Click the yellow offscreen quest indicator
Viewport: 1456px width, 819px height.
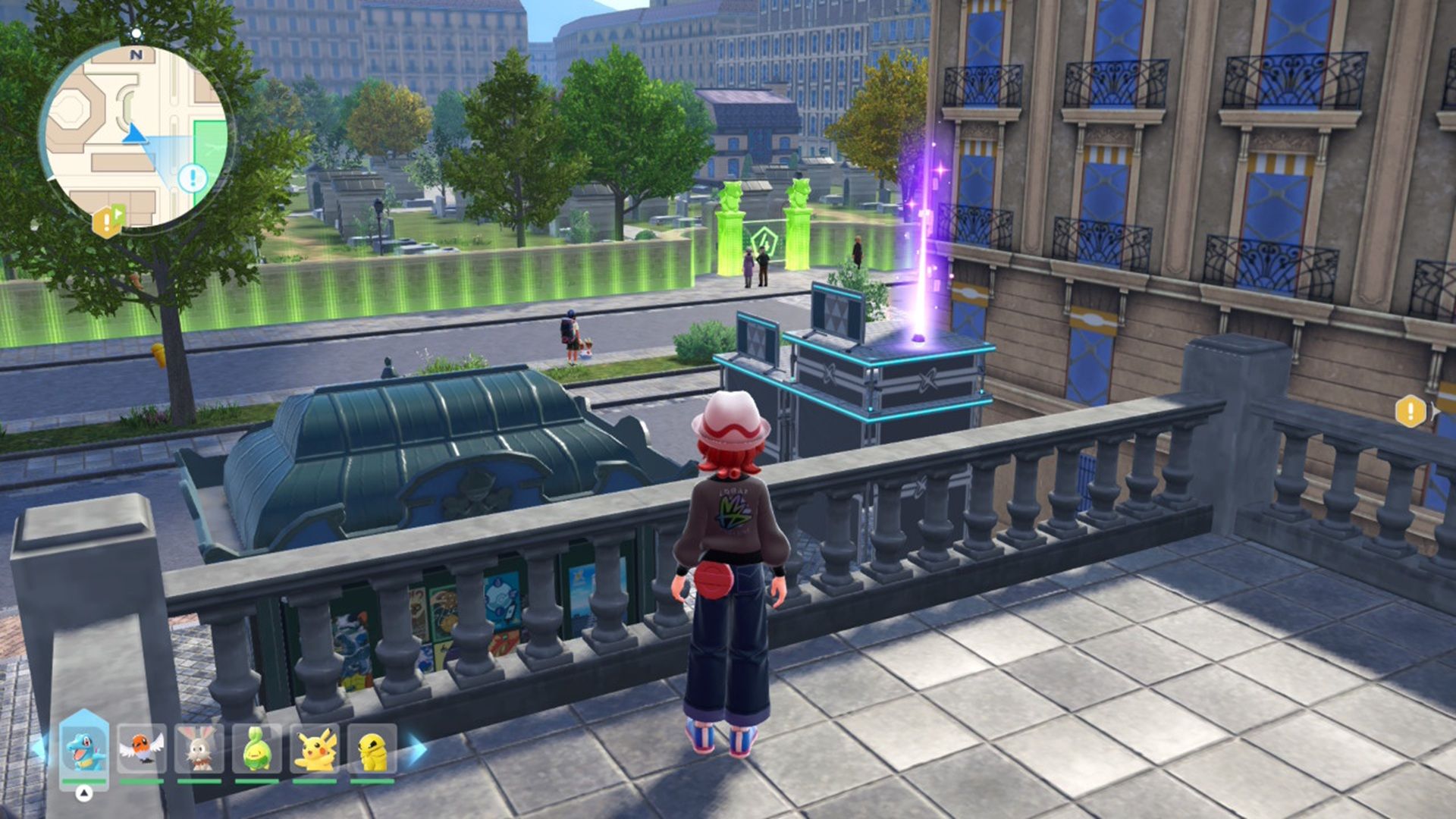tap(1410, 411)
